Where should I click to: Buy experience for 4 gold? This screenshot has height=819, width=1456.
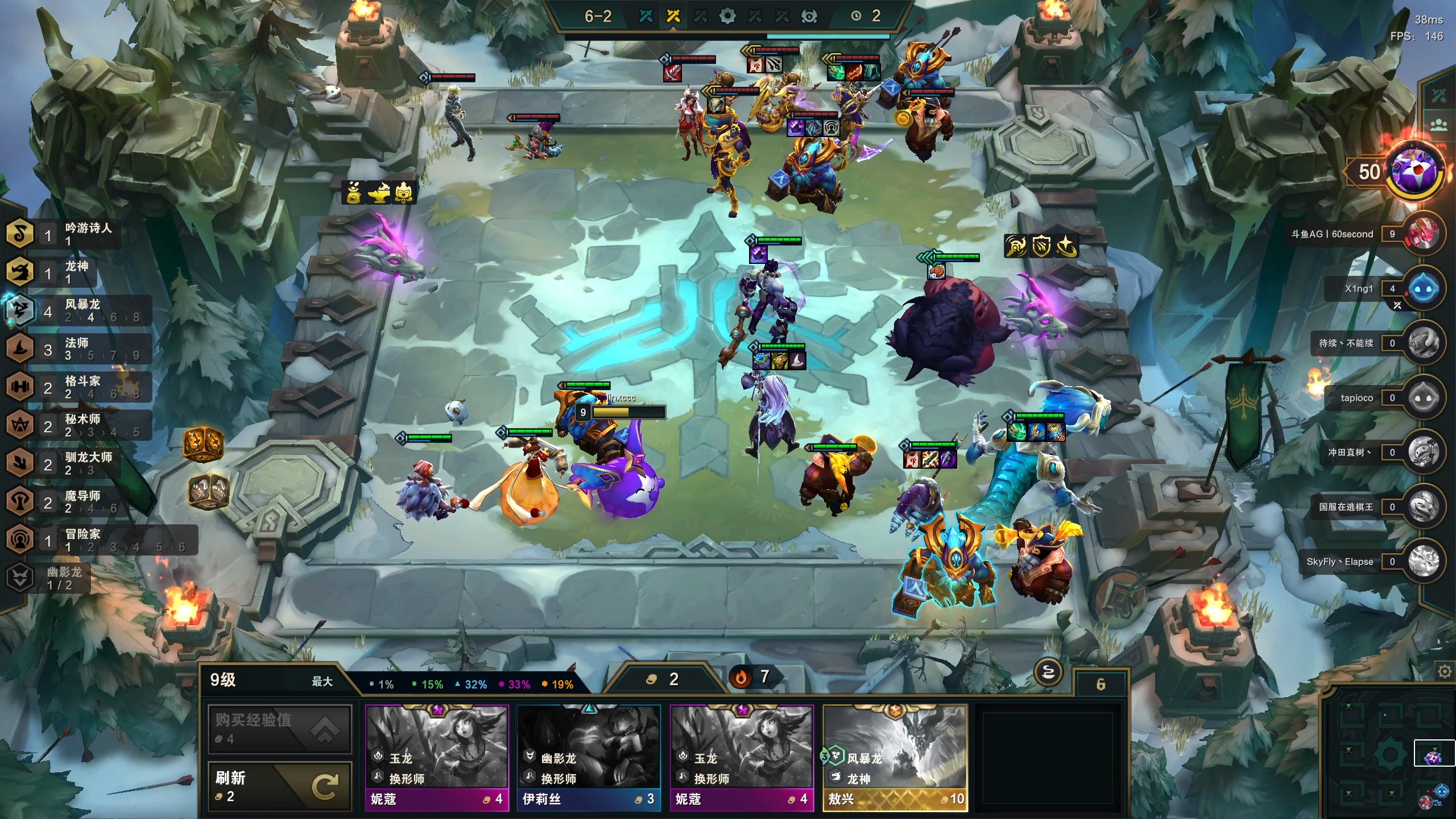click(279, 729)
